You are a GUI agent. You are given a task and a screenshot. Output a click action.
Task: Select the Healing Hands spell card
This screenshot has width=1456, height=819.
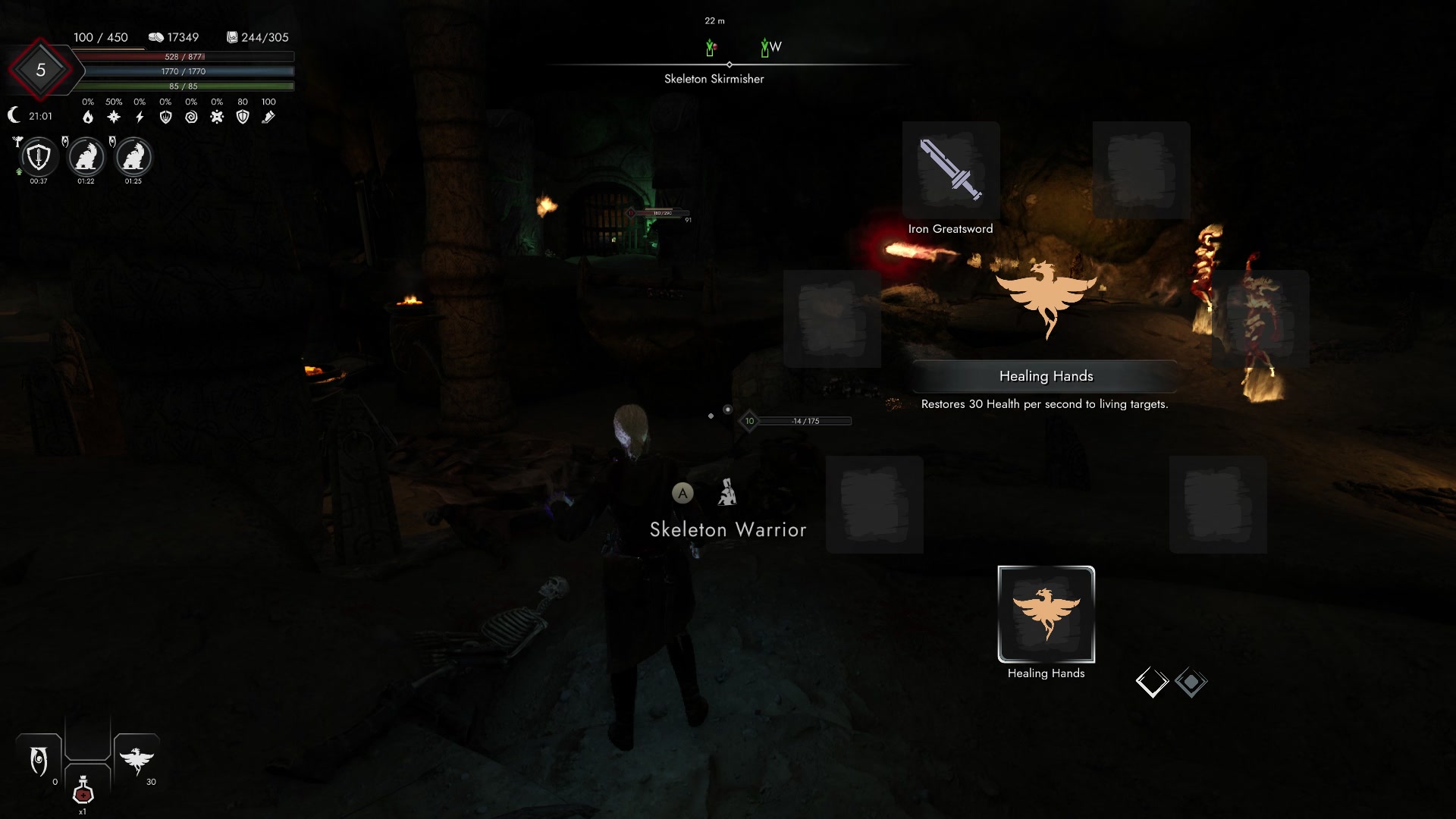click(x=1046, y=614)
